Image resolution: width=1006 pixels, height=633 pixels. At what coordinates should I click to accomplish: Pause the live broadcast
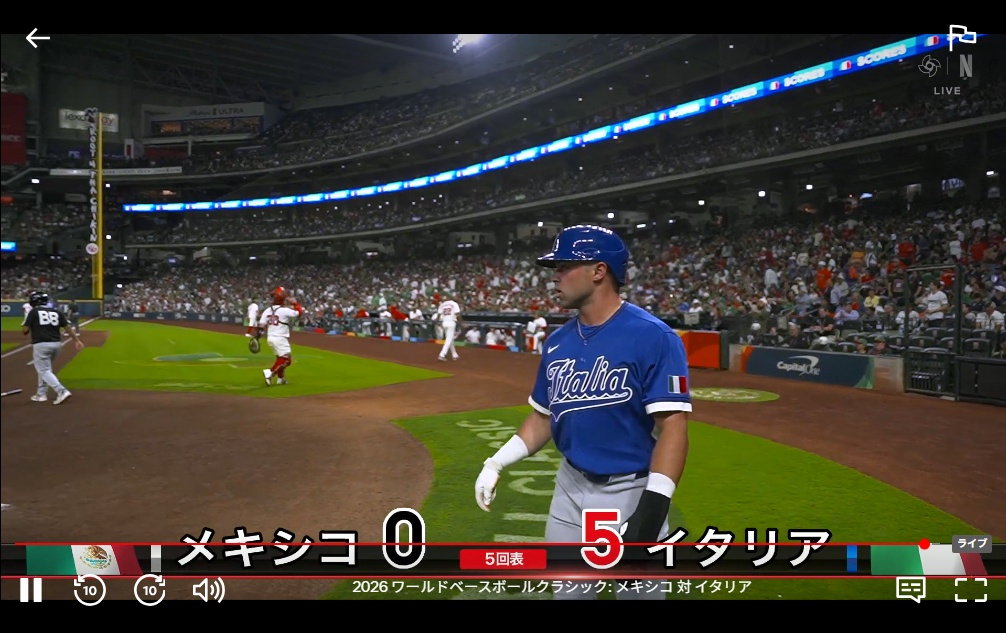pos(31,590)
